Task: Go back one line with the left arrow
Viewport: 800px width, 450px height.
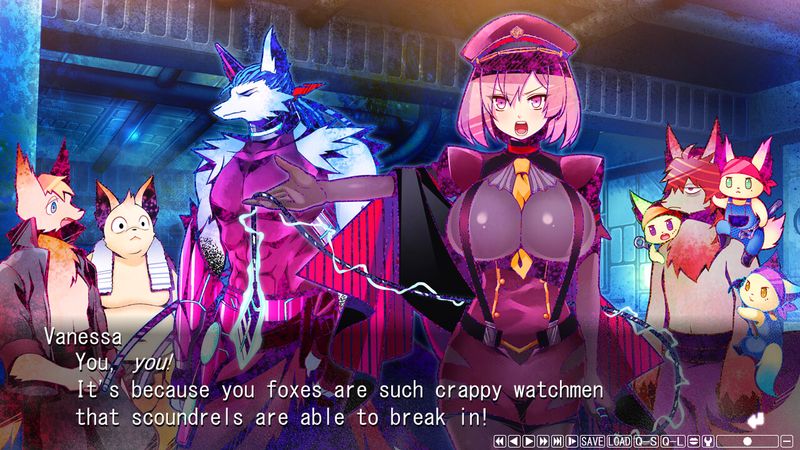Action: tap(514, 441)
